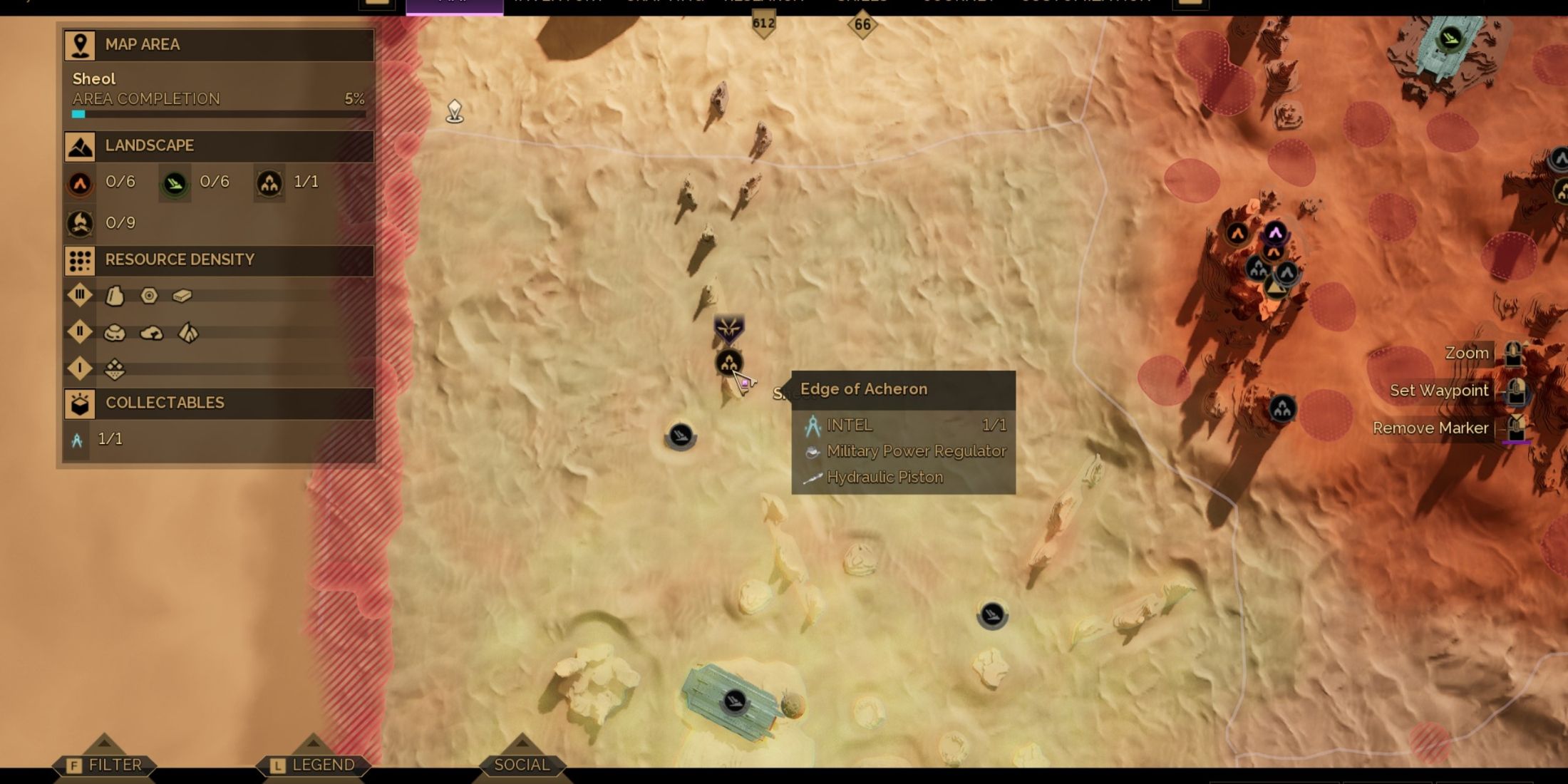The height and width of the screenshot is (784, 1568).
Task: Select the 612 marker on the compass bar
Action: 763,24
